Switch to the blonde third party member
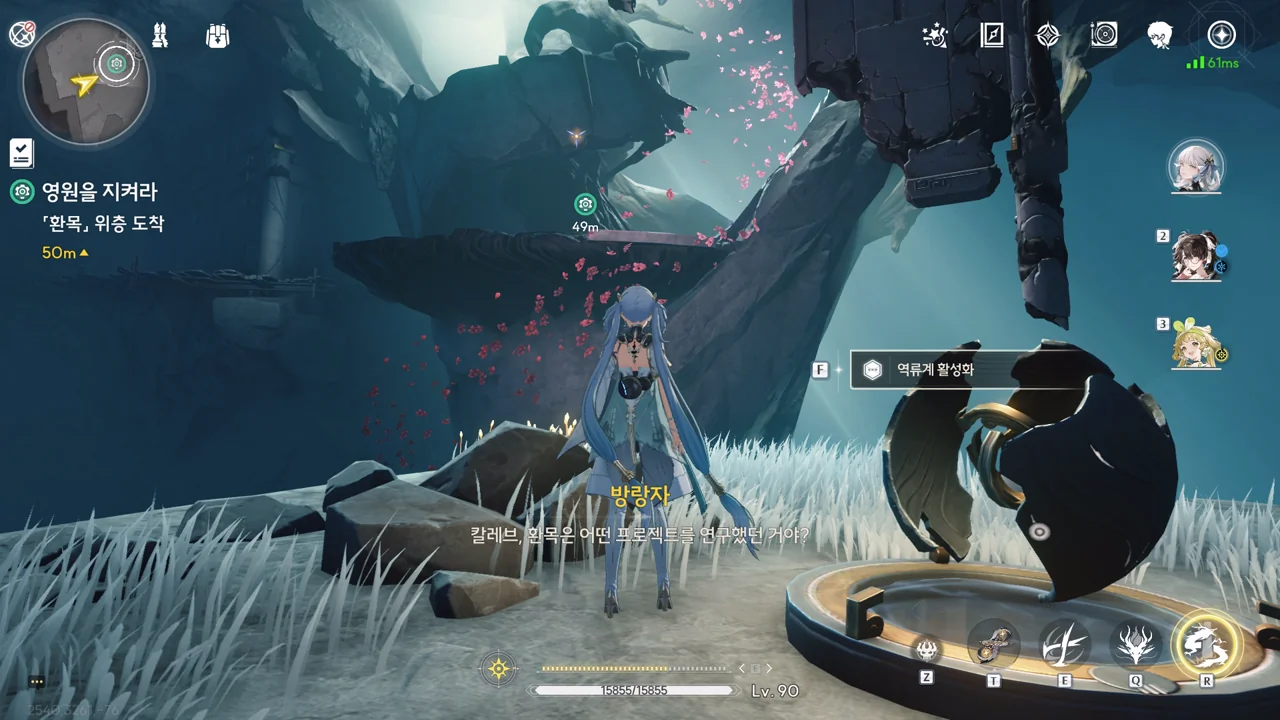The image size is (1280, 720). pos(1197,344)
